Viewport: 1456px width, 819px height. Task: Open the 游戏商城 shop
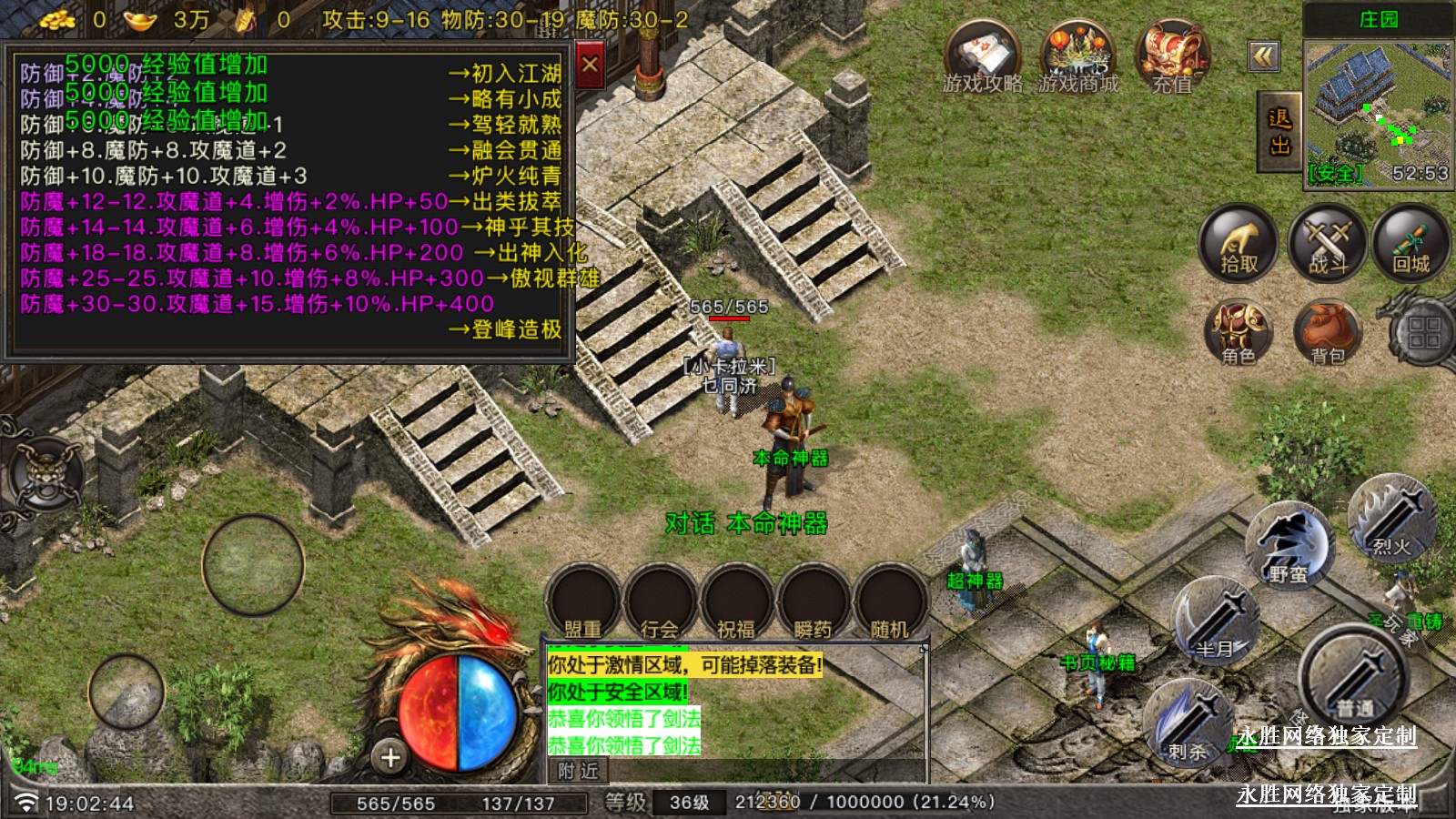[1077, 57]
